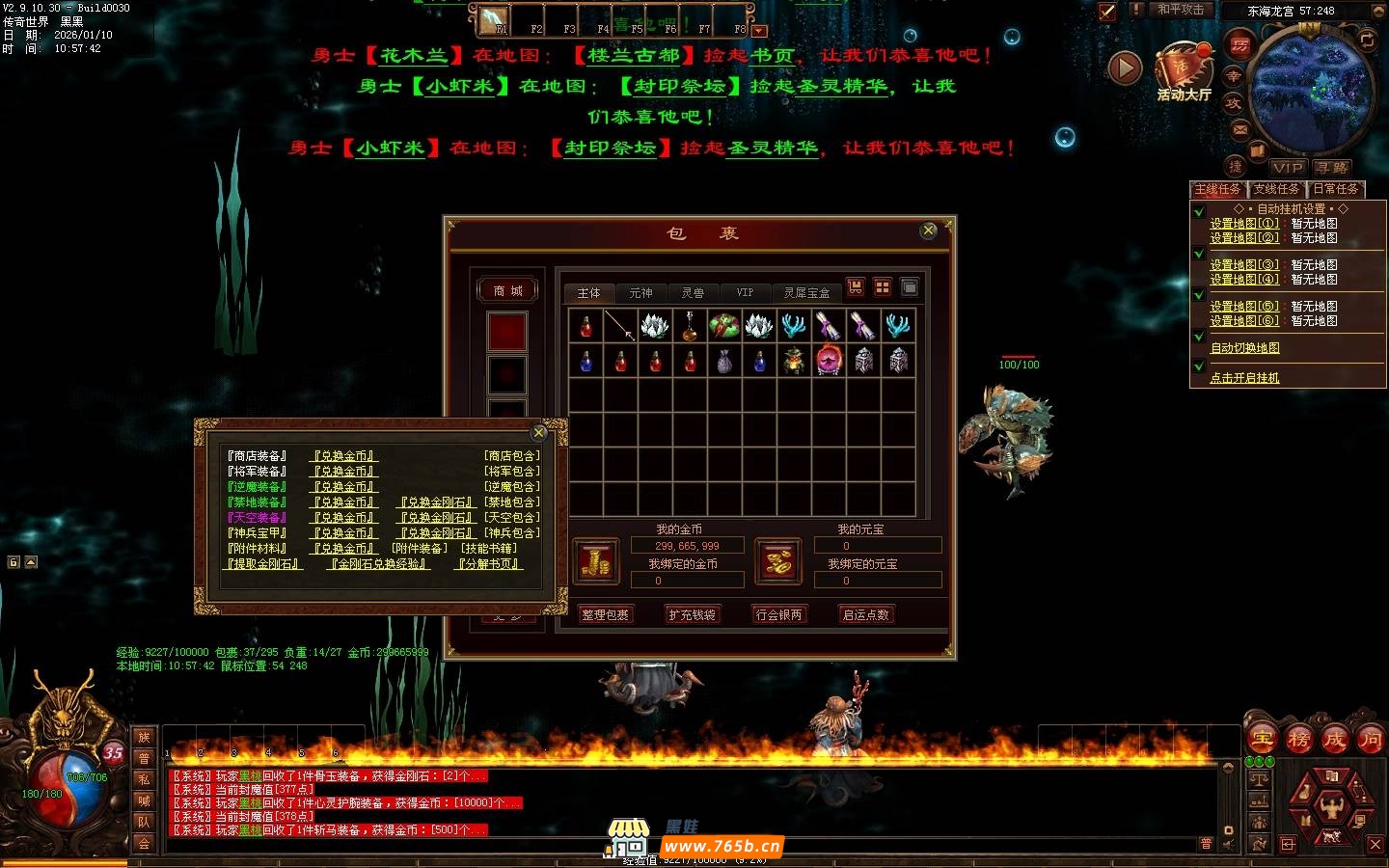Viewport: 1389px width, 868px height.
Task: Open the 灵犀宝盒 bag tab
Action: tap(806, 293)
